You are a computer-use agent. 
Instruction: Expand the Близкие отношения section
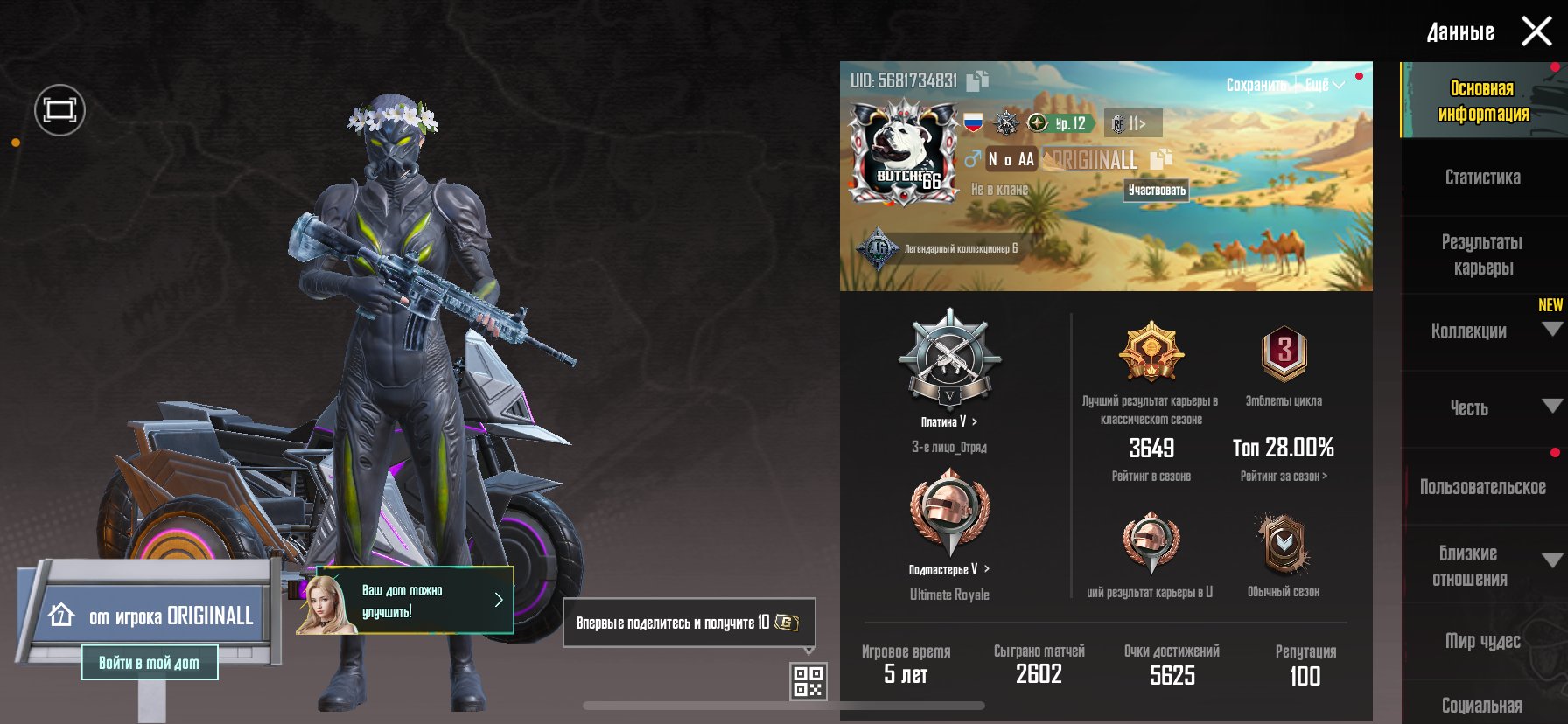tap(1551, 561)
